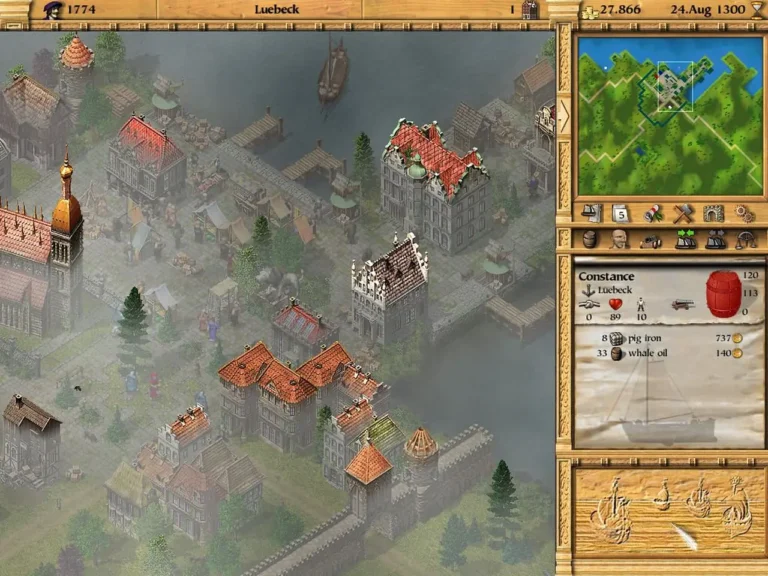The width and height of the screenshot is (768, 576).
Task: Open the gears options icon
Action: pos(743,213)
